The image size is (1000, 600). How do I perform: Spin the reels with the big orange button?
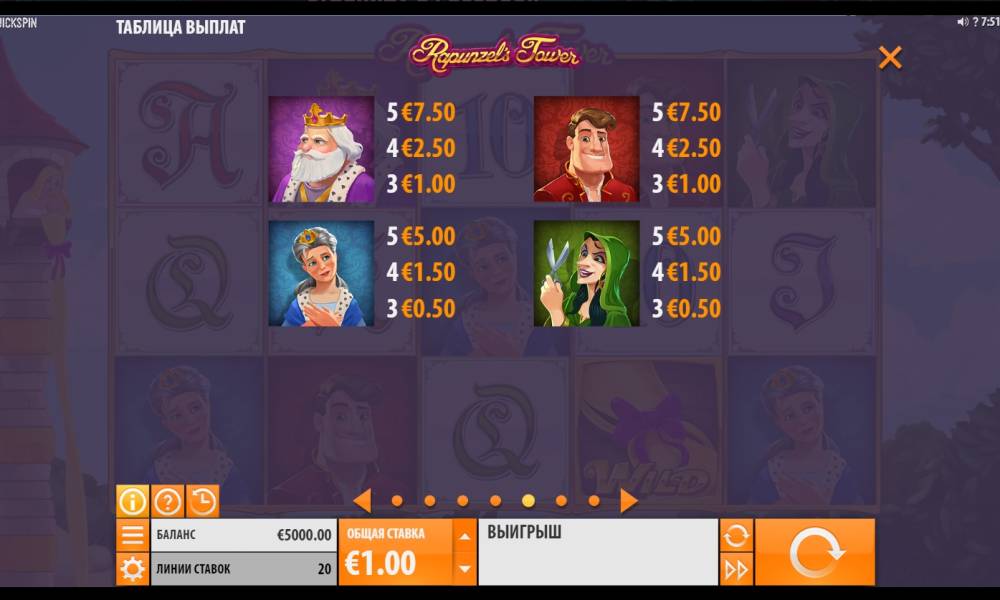pyautogui.click(x=814, y=552)
